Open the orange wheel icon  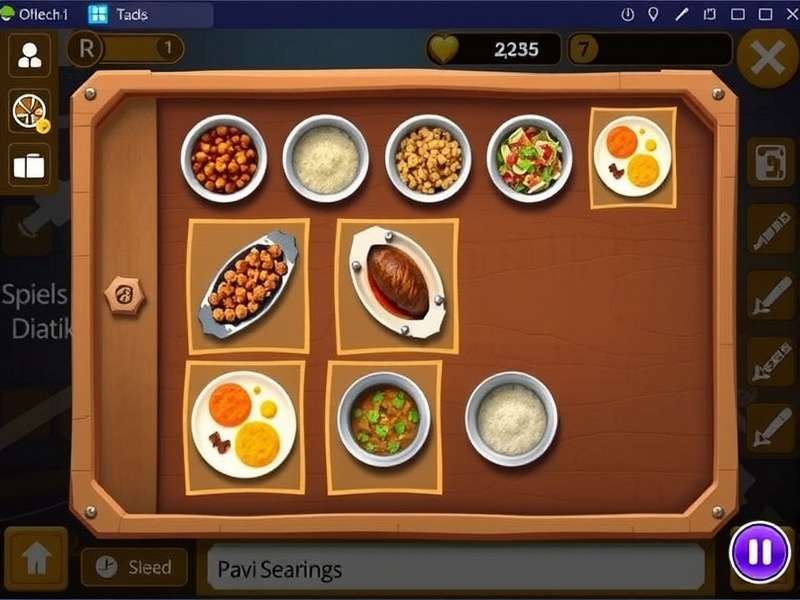click(30, 110)
